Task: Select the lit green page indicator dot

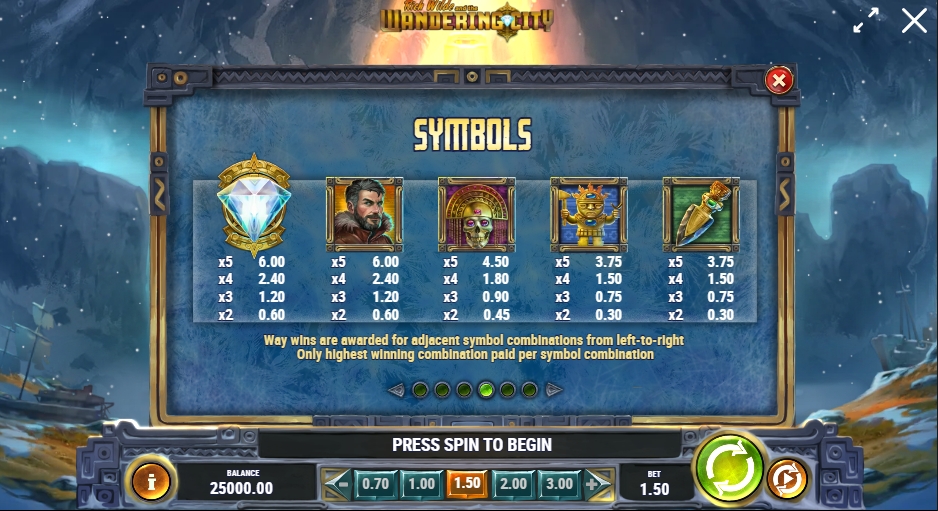Action: [486, 390]
